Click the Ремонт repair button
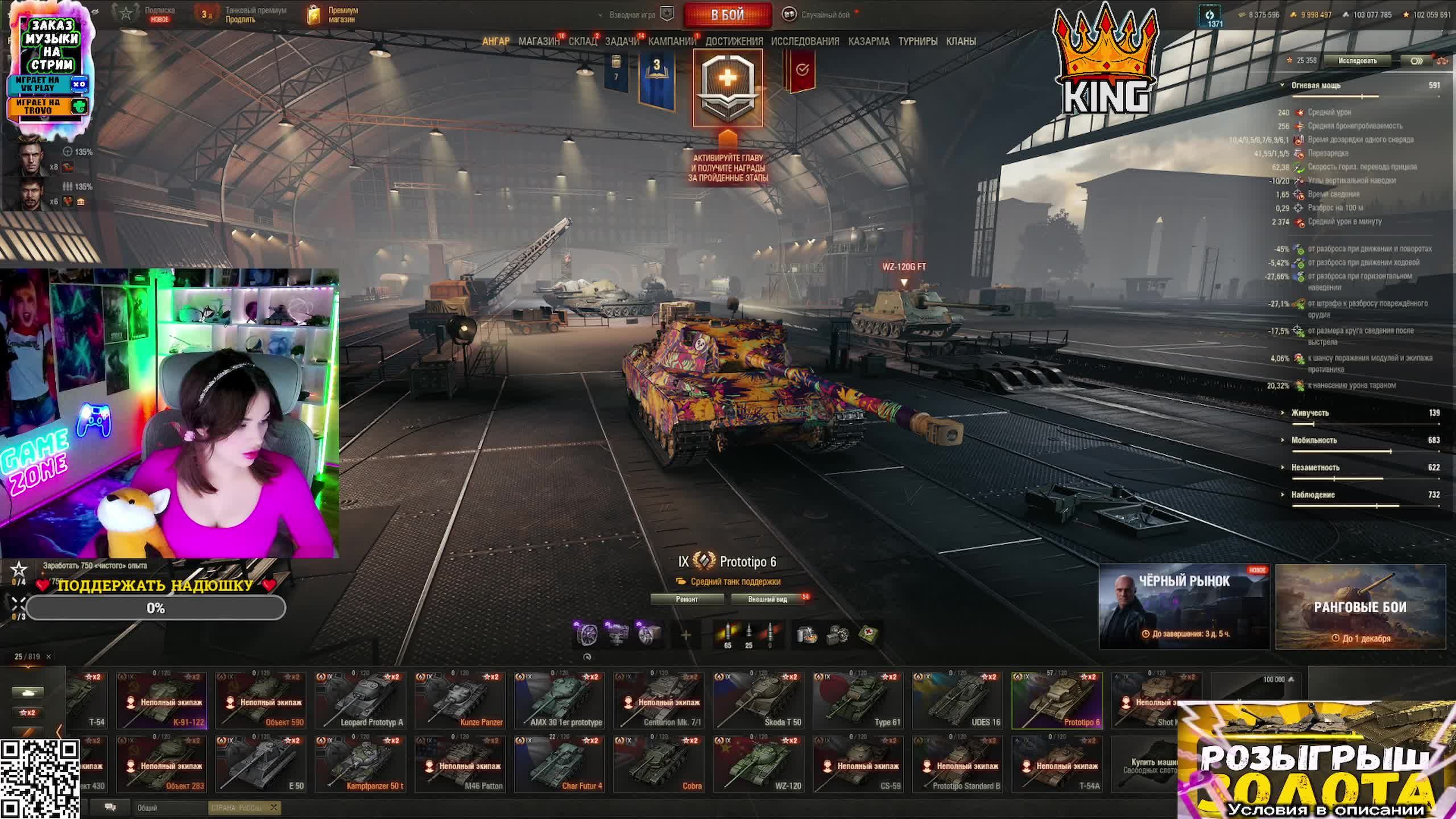The height and width of the screenshot is (819, 1456). [x=686, y=599]
